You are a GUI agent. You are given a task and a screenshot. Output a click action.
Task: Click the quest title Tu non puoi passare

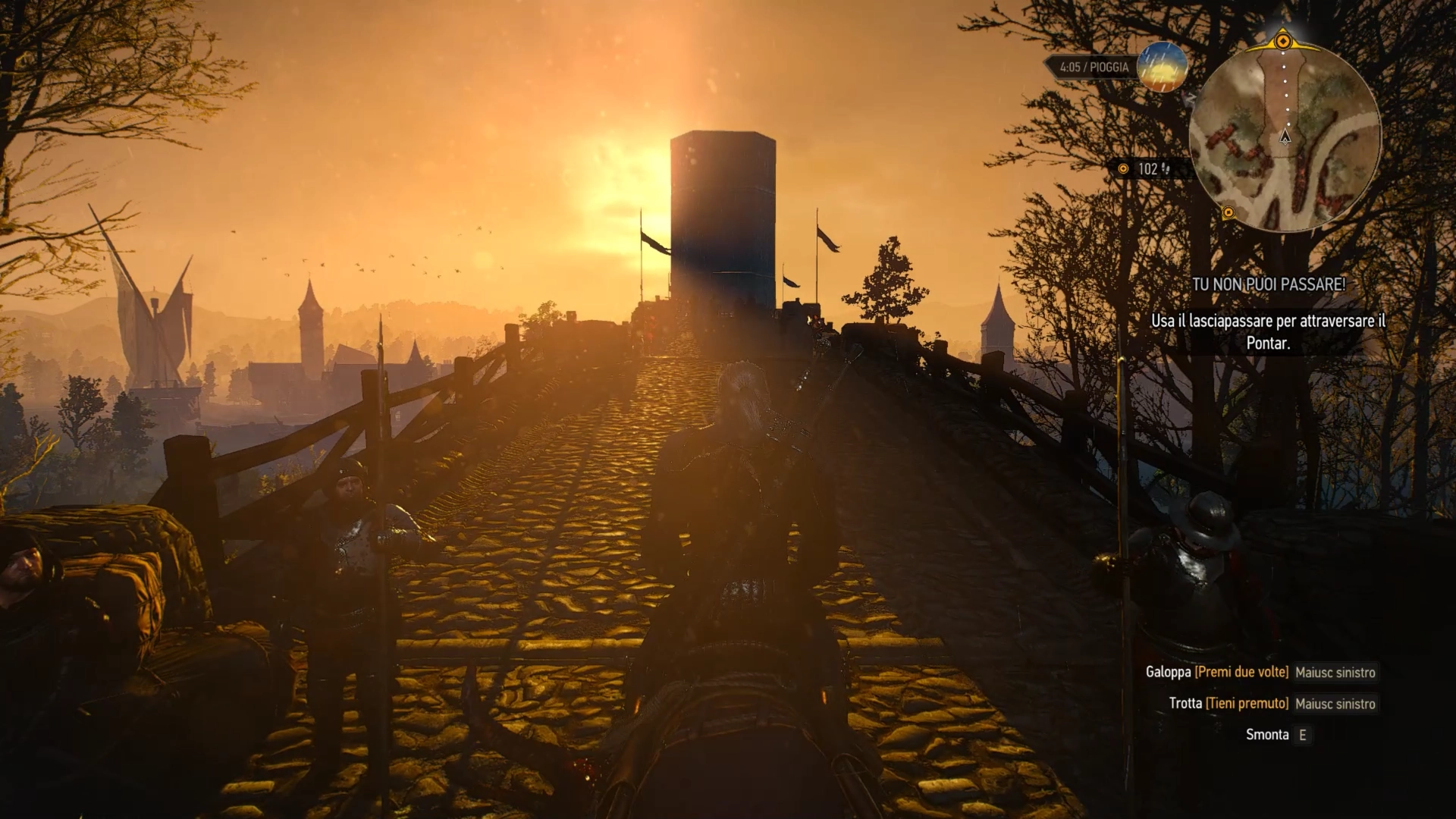(1268, 284)
